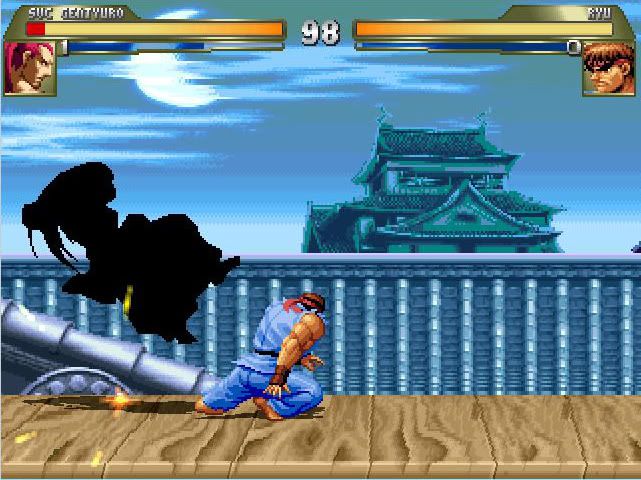Click the red-haired fighter portrait
The width and height of the screenshot is (641, 480).
tap(30, 67)
